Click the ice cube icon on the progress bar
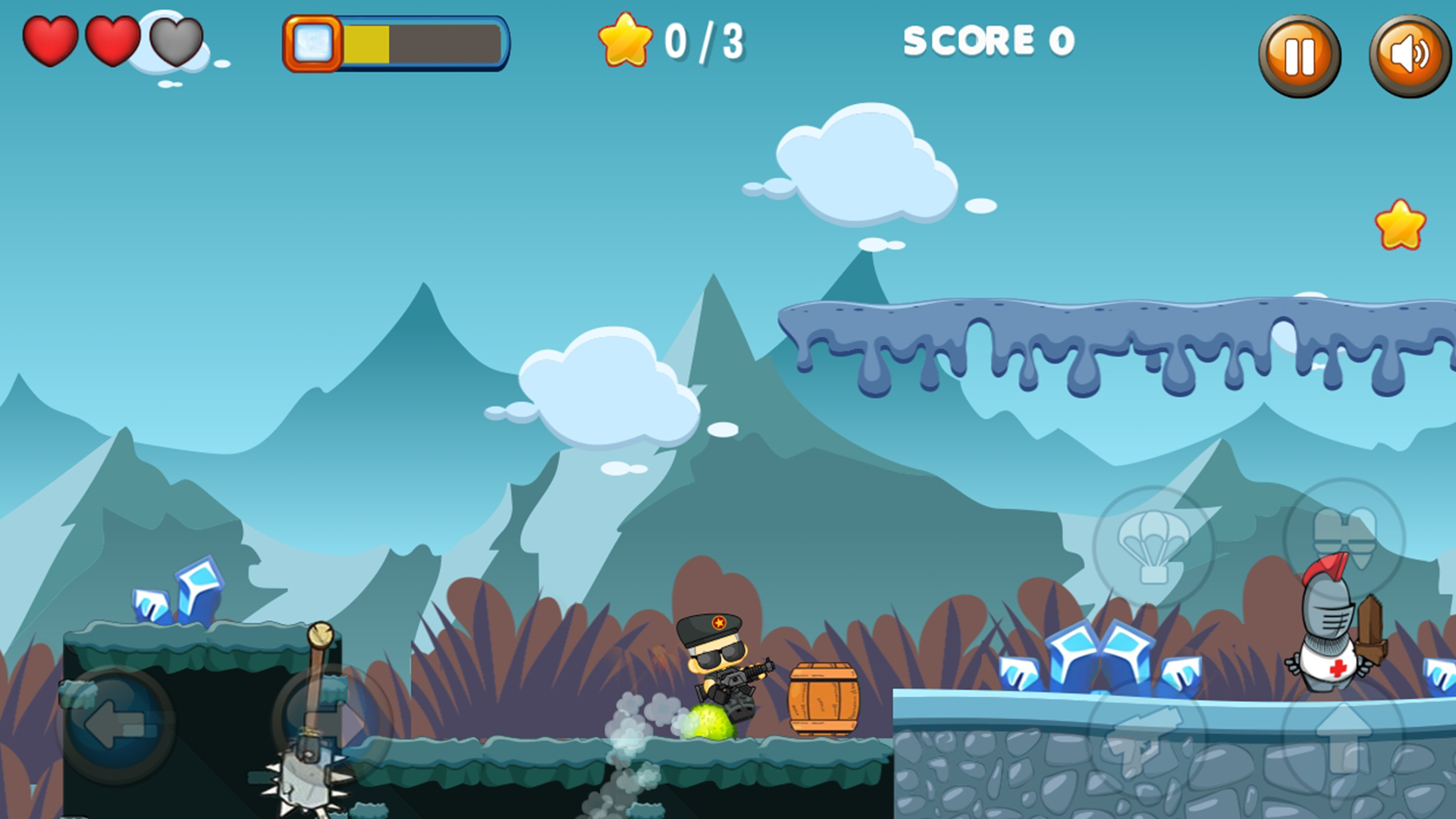This screenshot has height=819, width=1456. tap(313, 44)
